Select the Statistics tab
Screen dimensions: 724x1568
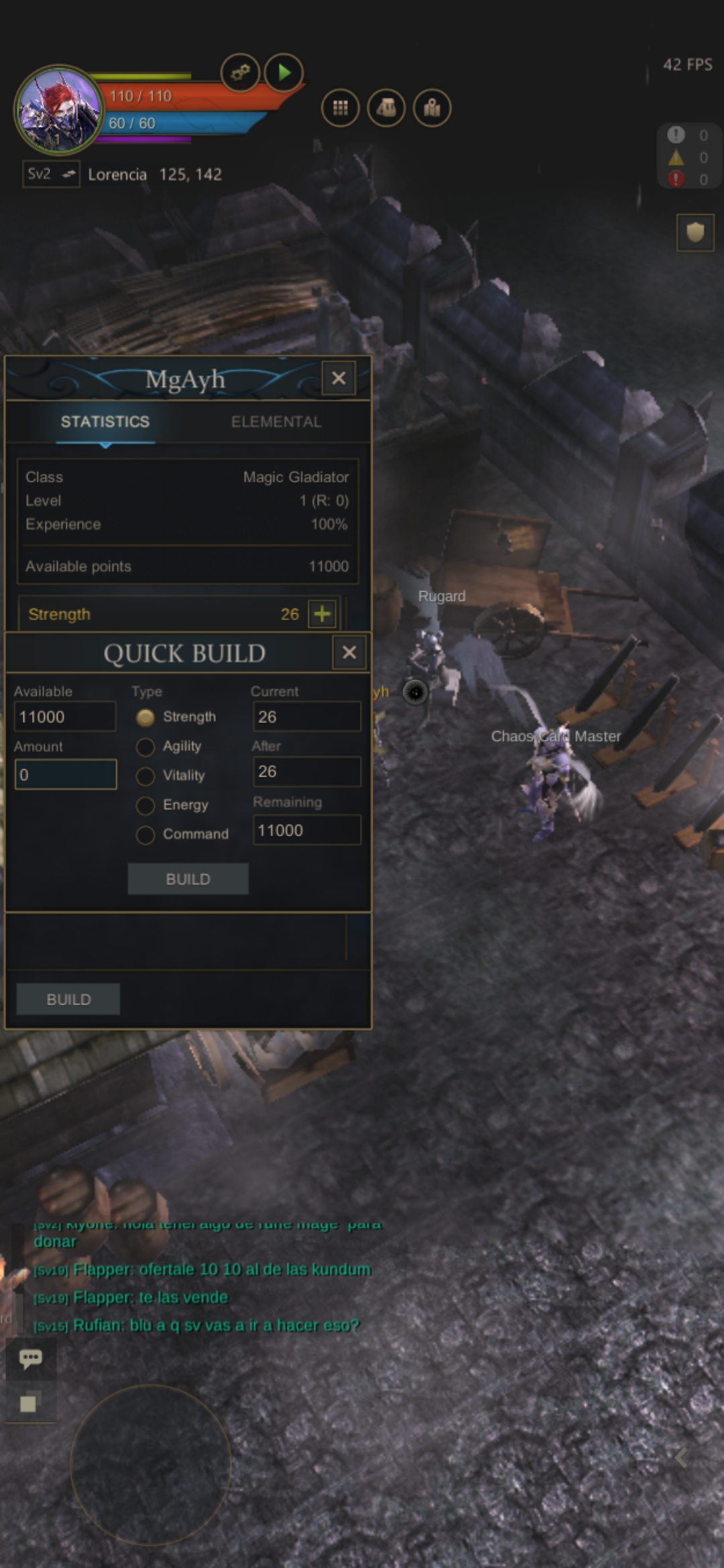click(105, 421)
